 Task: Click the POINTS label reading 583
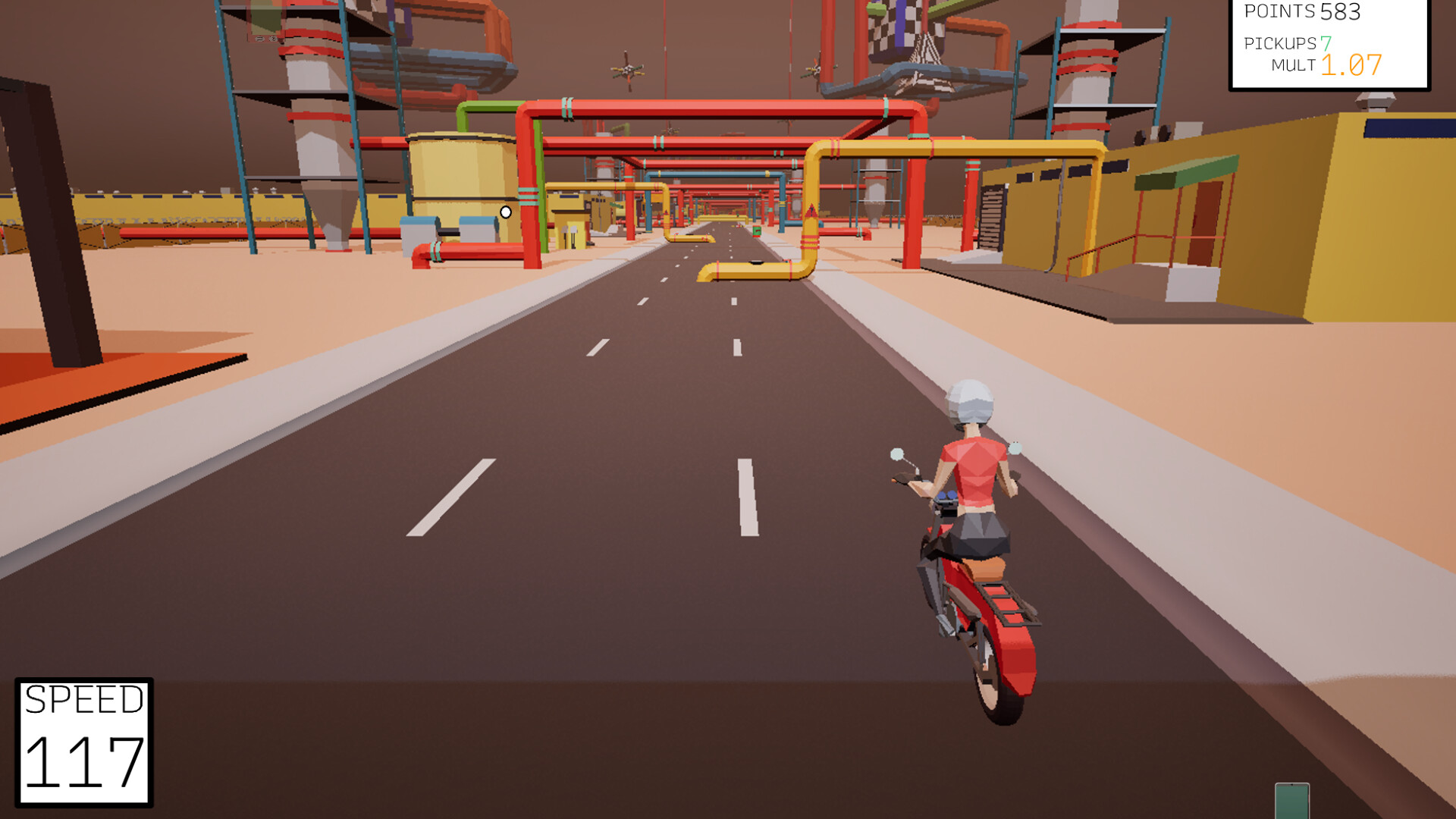[1301, 12]
